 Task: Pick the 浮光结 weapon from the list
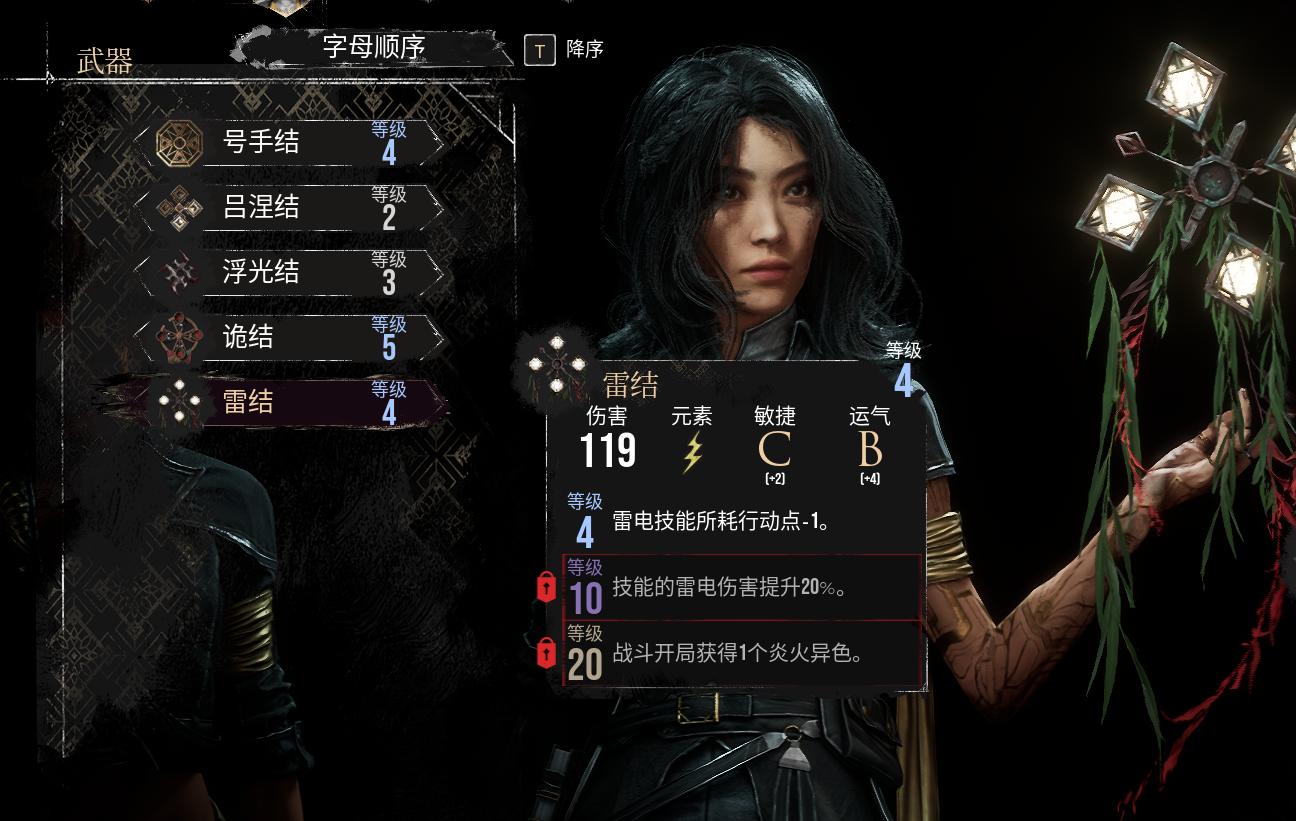click(x=290, y=272)
